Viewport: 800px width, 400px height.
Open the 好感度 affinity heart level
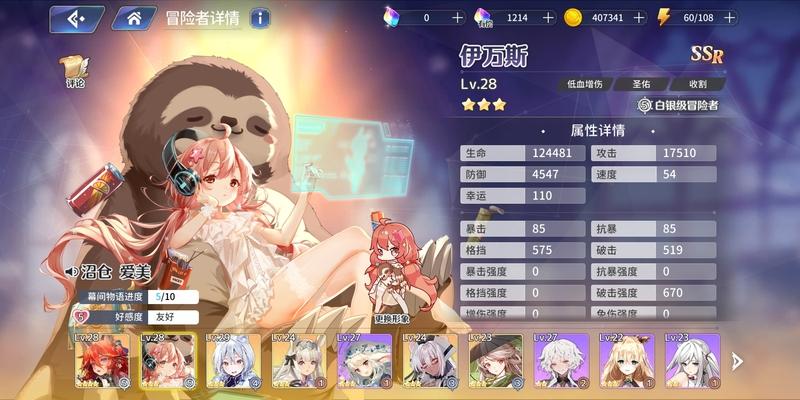pos(82,317)
